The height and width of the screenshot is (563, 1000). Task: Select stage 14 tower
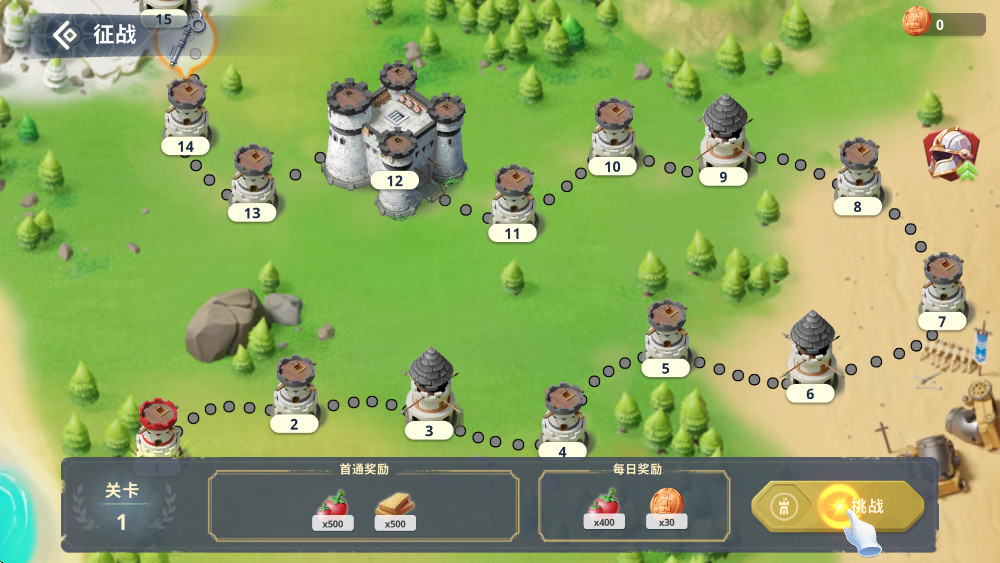coord(186,110)
